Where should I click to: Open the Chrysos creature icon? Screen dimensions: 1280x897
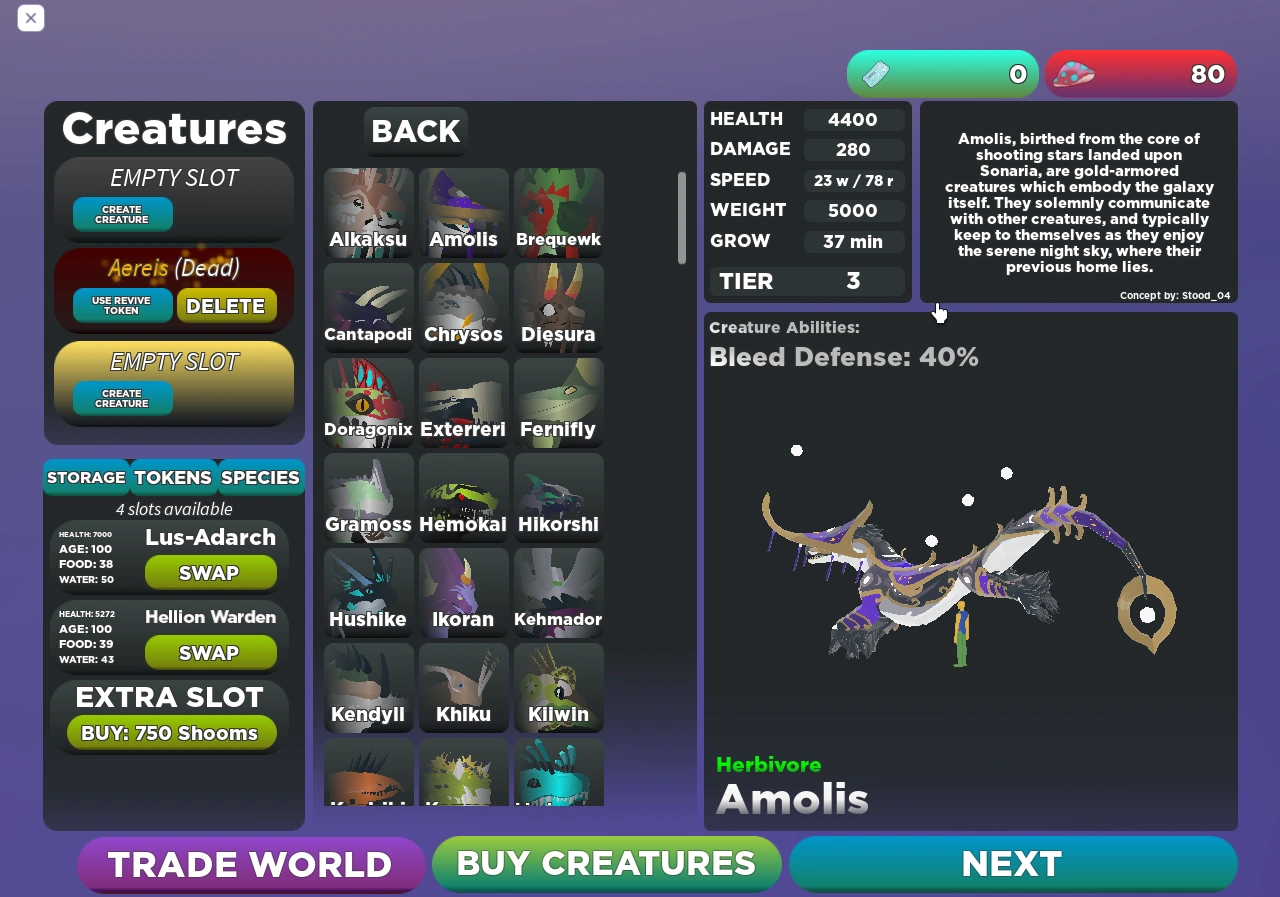463,307
